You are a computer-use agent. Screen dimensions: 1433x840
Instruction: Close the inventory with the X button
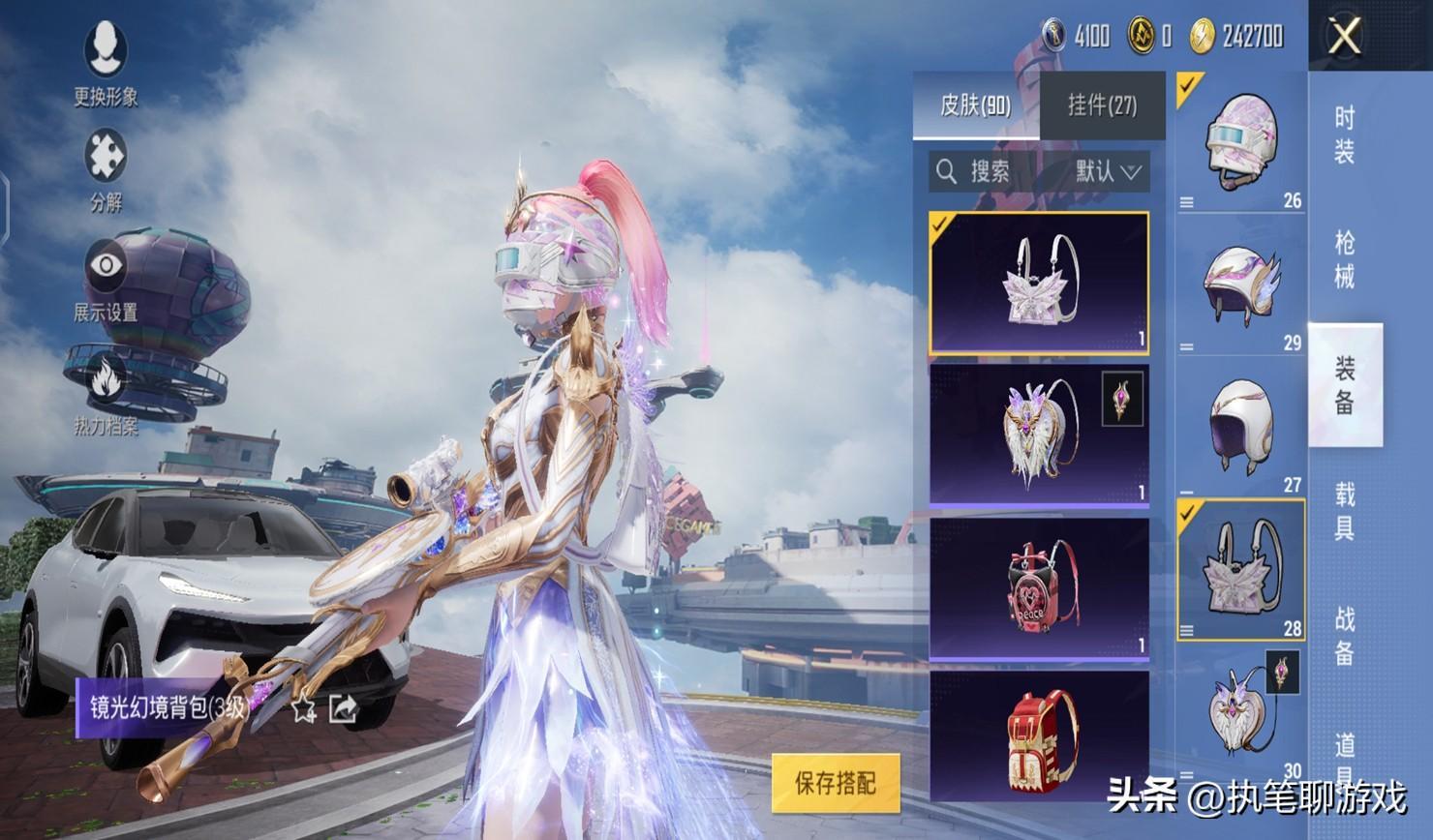(1345, 37)
